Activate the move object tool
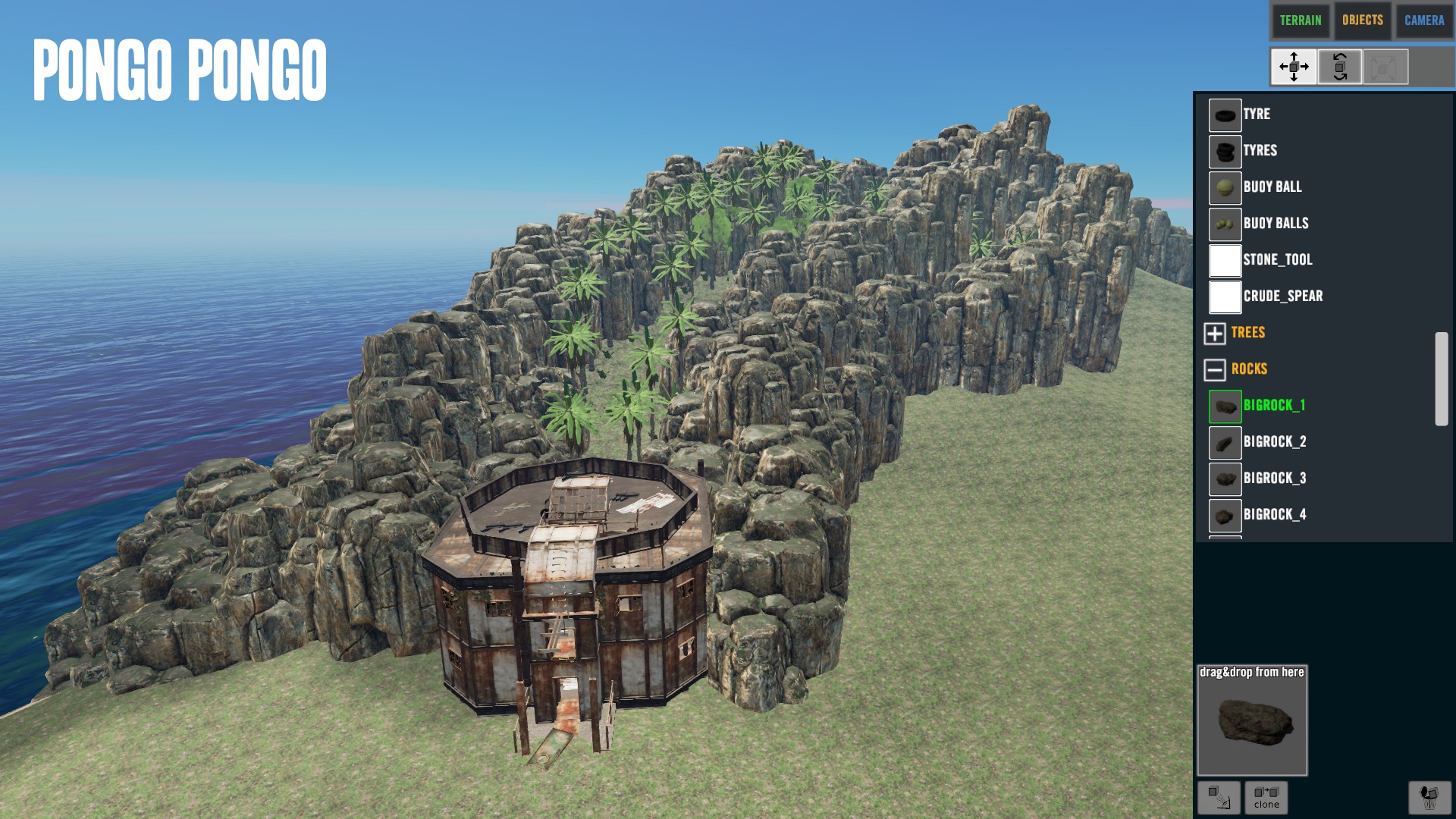 tap(1294, 67)
